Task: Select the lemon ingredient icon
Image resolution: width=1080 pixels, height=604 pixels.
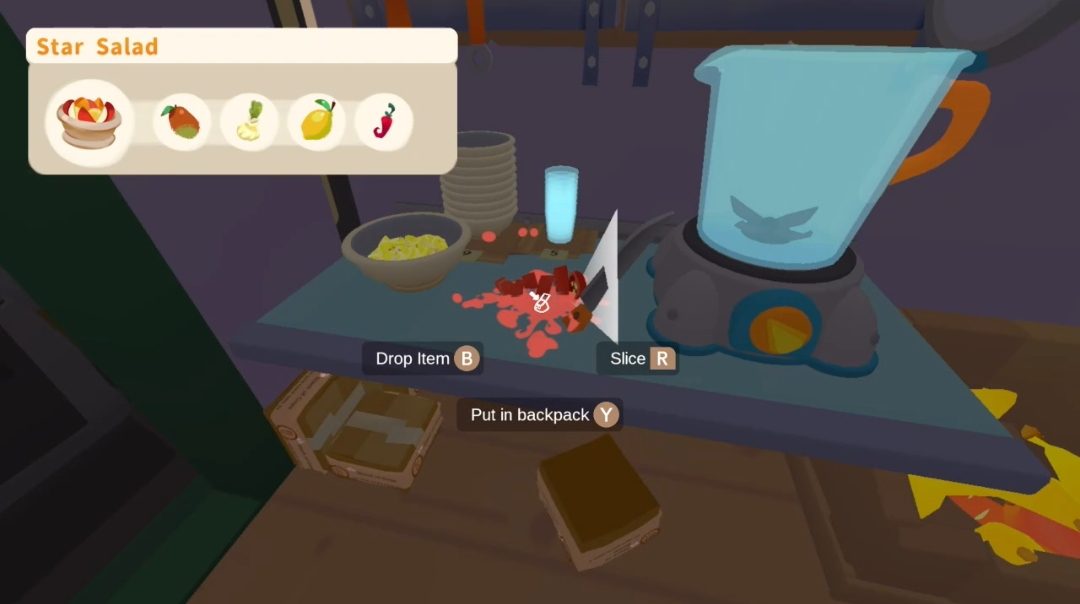Action: 316,122
